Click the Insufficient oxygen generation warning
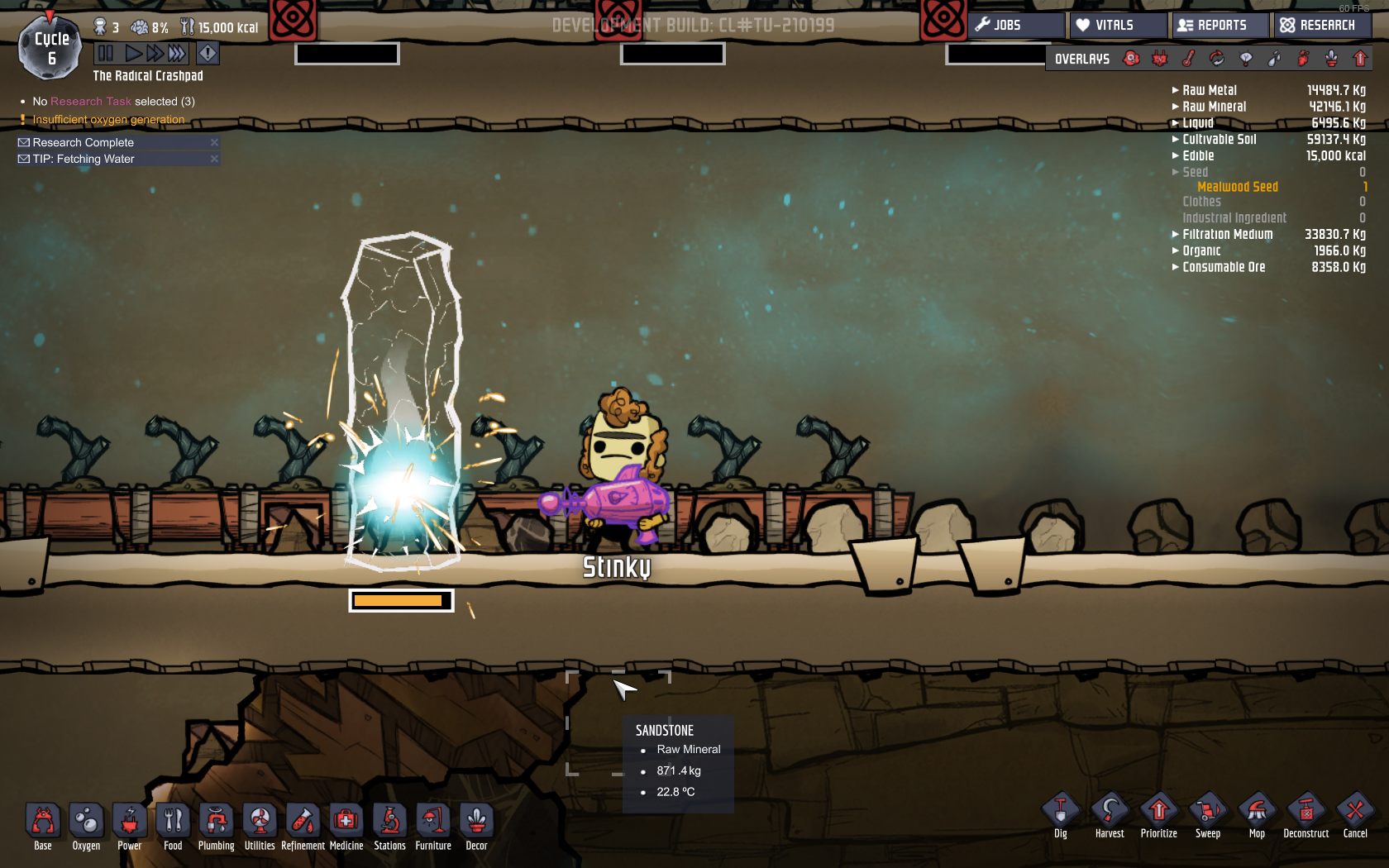Image resolution: width=1389 pixels, height=868 pixels. pyautogui.click(x=108, y=120)
